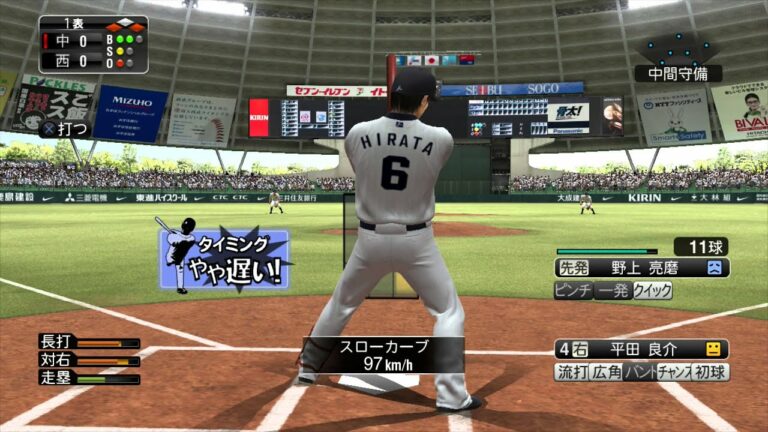Image resolution: width=768 pixels, height=432 pixels.
Task: Select the ピンチ pitcher trait tag
Action: [573, 291]
